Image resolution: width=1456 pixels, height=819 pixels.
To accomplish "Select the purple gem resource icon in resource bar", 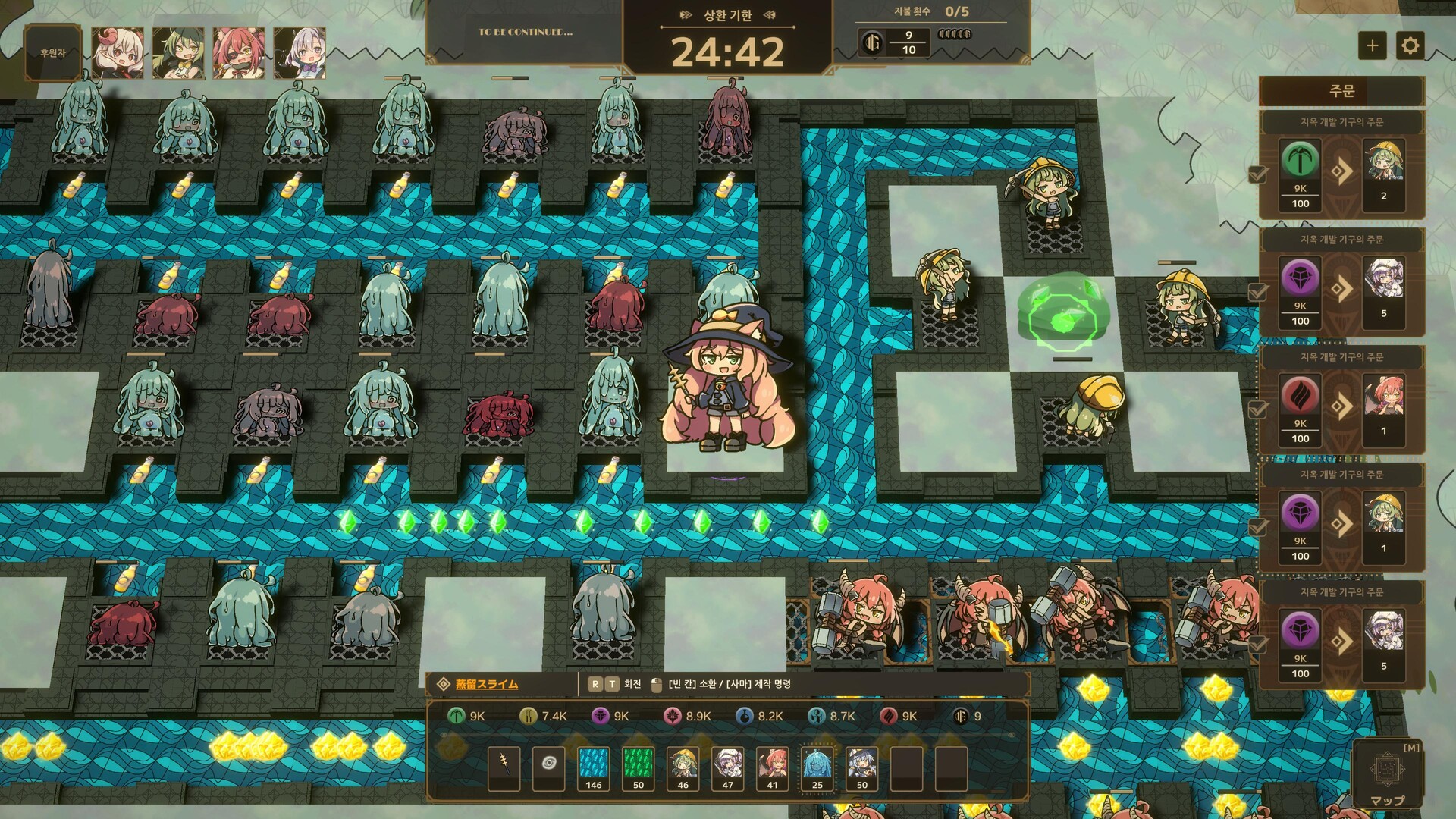I will point(599,717).
